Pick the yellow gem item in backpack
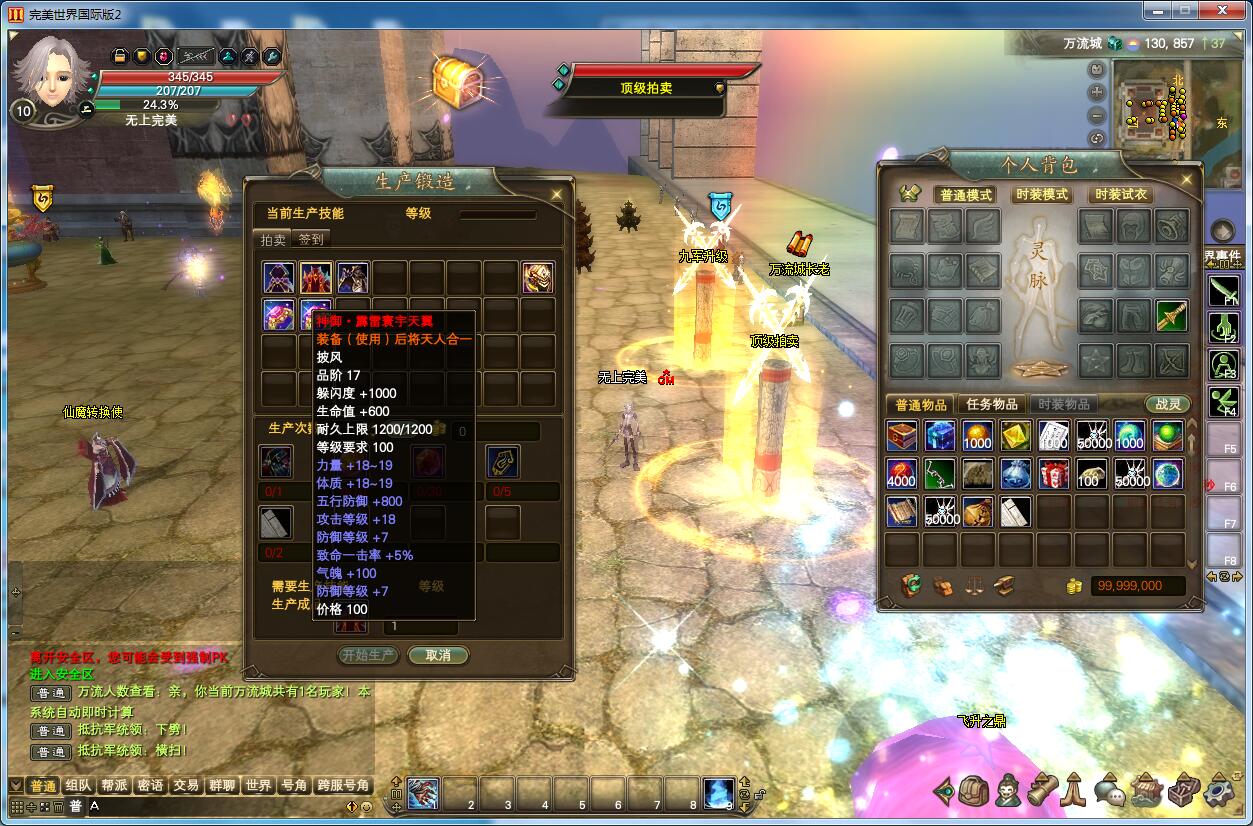1253x826 pixels. click(1015, 436)
